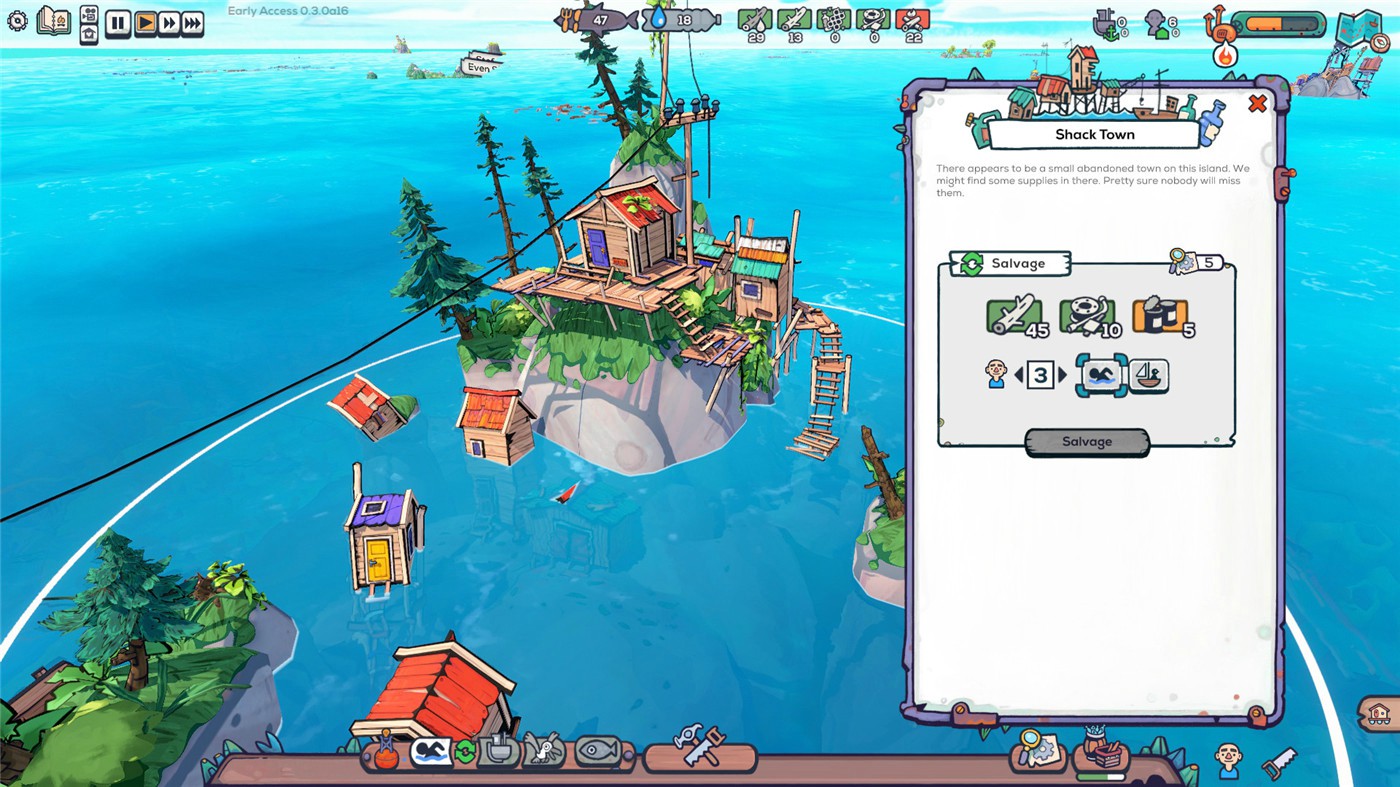Toggle boat mode in the Salvage panel
Screen dimensions: 1400x787
pos(1148,376)
